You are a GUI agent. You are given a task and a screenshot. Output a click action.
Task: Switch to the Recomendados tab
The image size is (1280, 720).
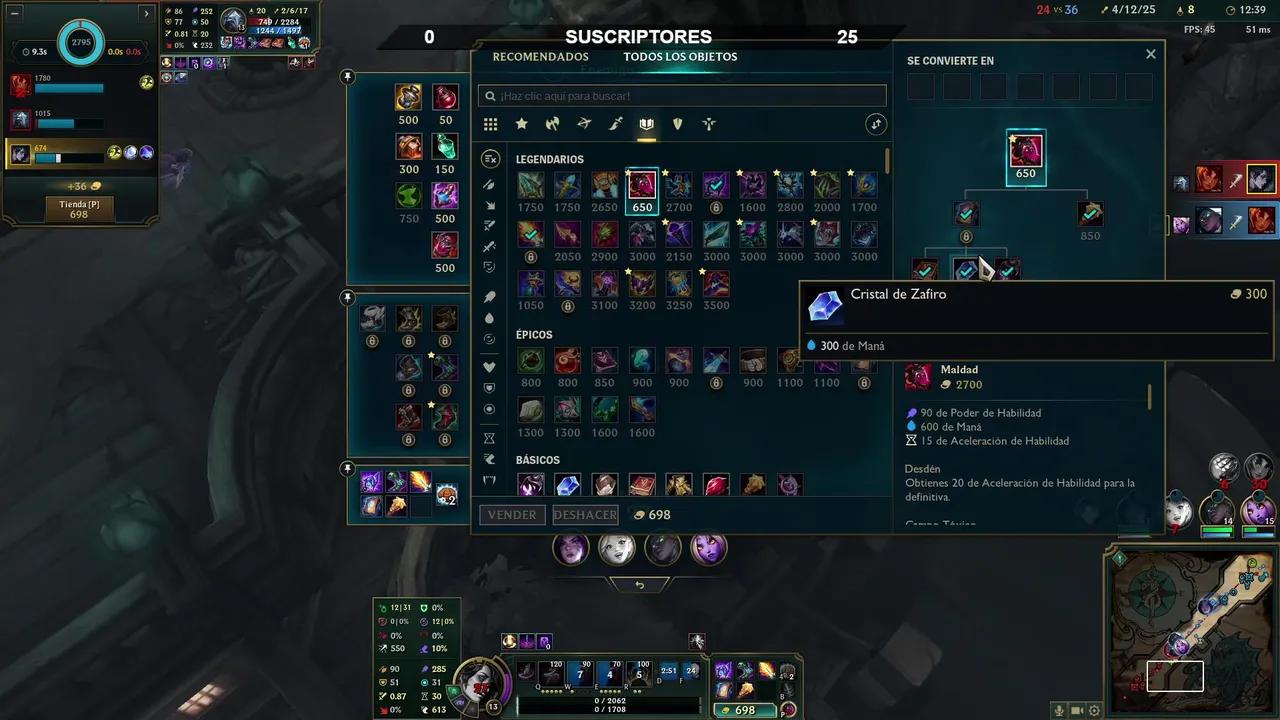coord(540,57)
